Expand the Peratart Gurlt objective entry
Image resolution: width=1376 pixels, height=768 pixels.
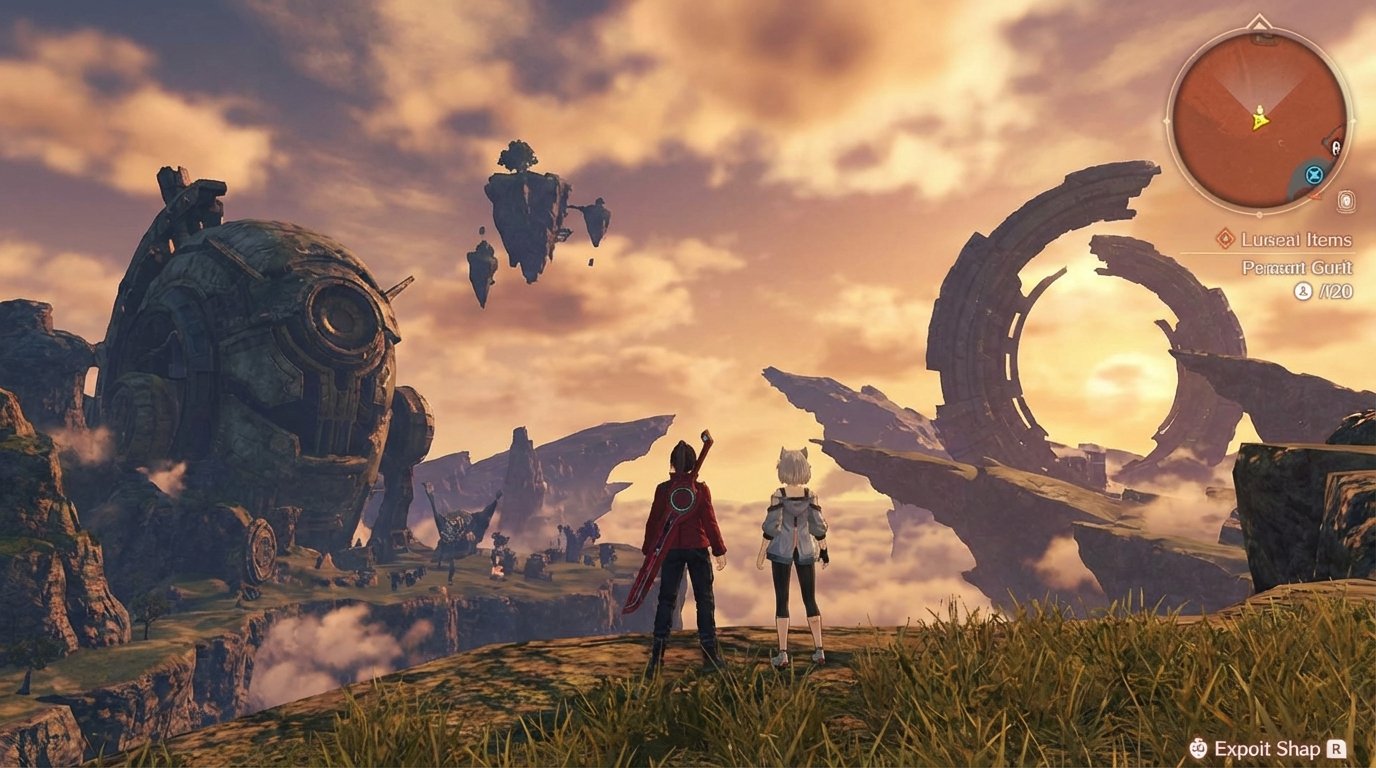point(1295,267)
